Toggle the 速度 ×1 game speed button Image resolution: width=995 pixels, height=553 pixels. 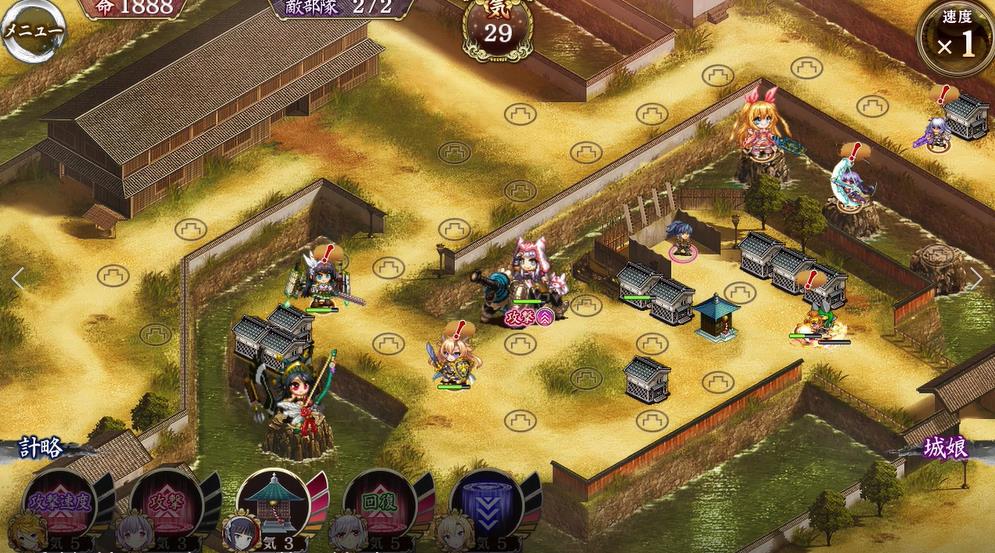point(954,38)
